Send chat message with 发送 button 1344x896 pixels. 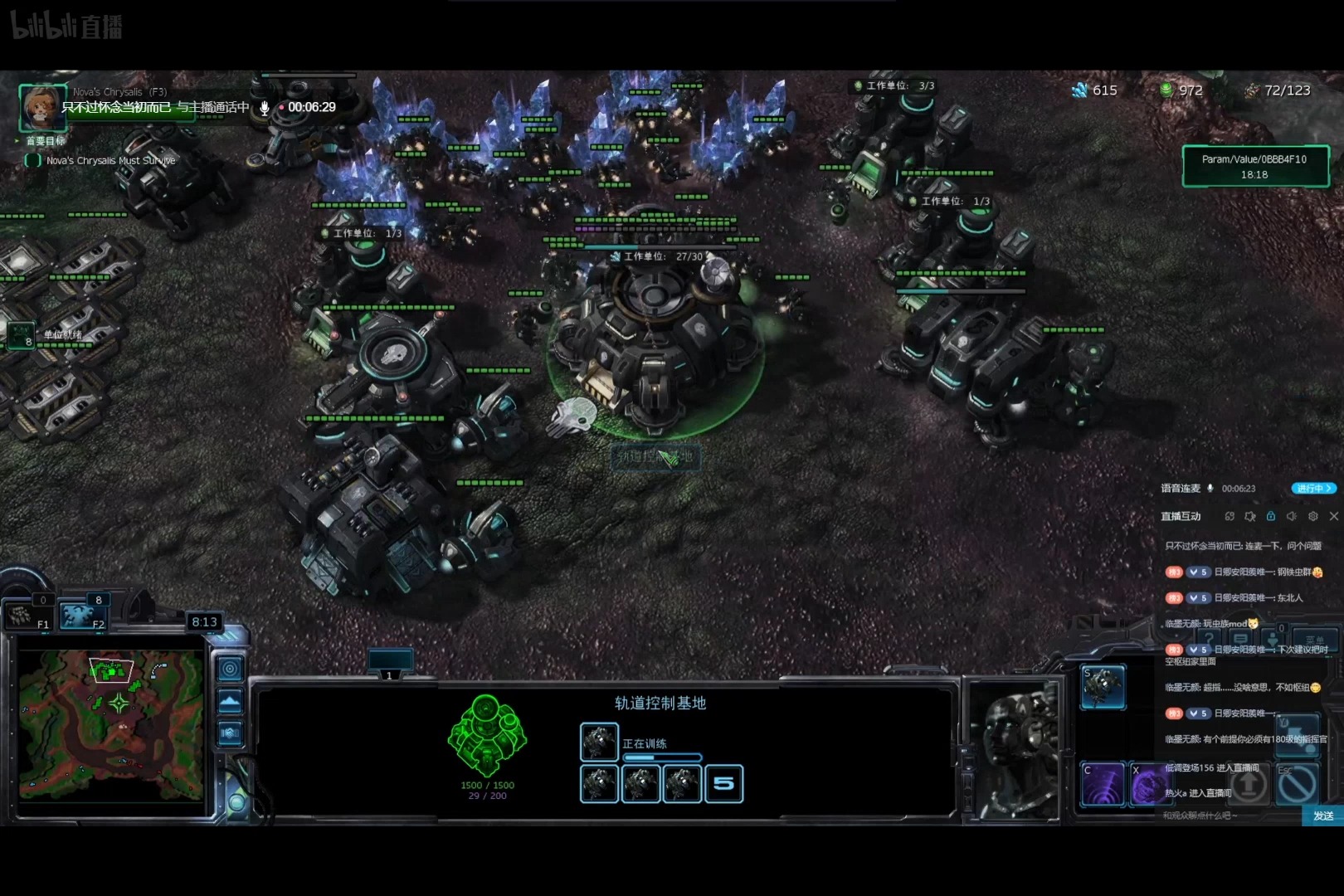tap(1322, 816)
